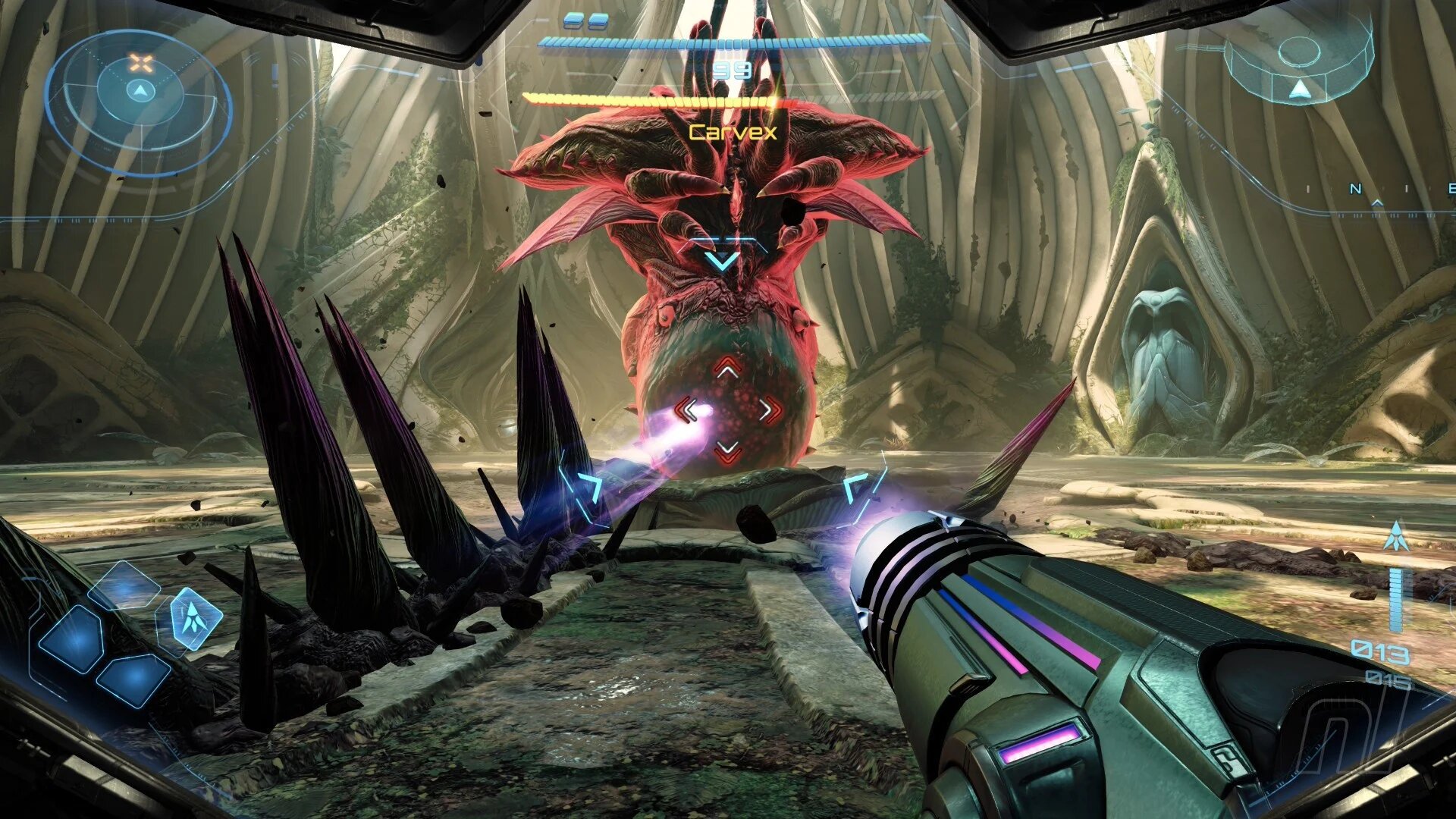Click the holographic dome on the top-right minimap
This screenshot has height=819, width=1456.
[1299, 52]
